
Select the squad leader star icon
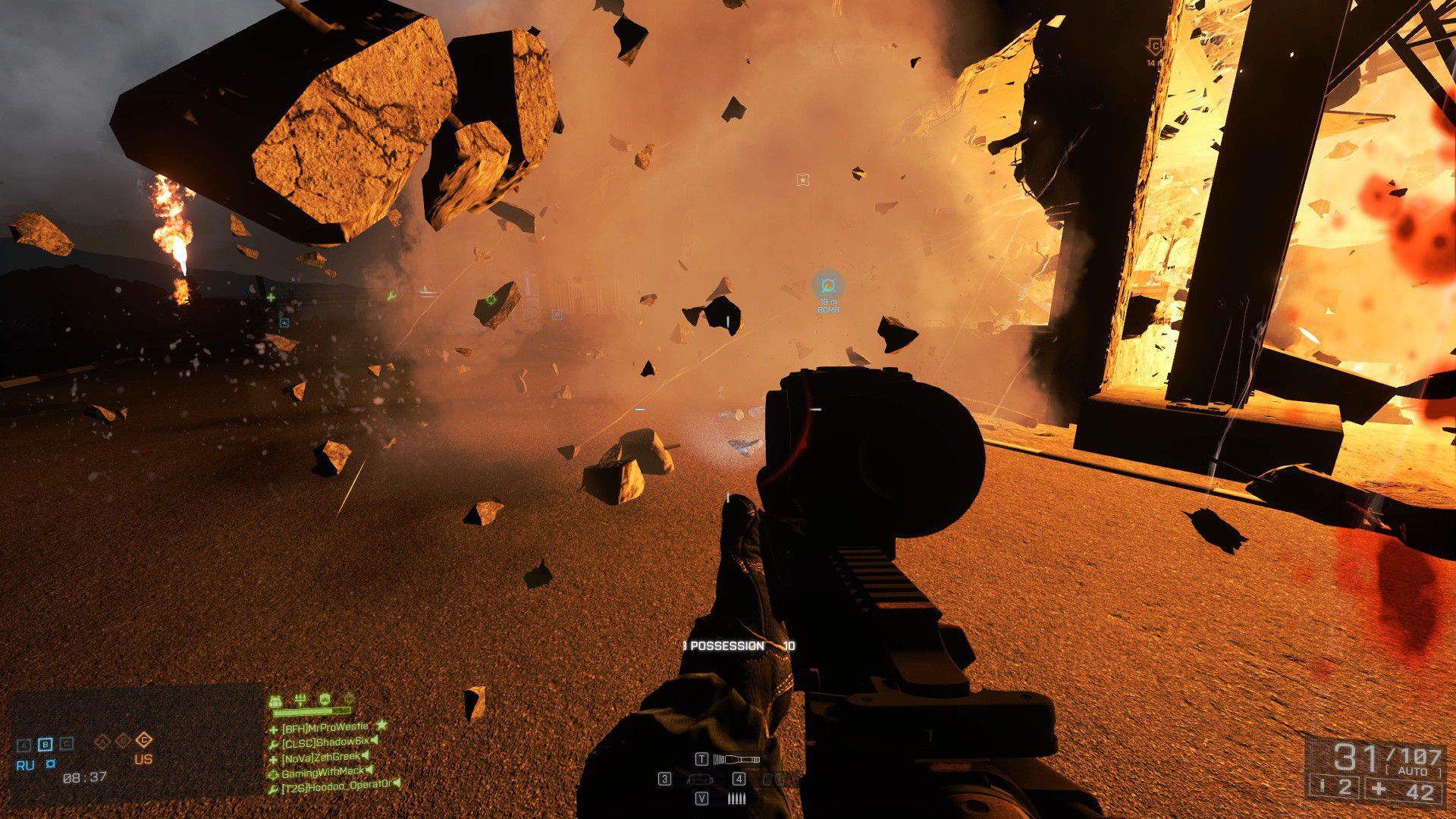(x=381, y=726)
